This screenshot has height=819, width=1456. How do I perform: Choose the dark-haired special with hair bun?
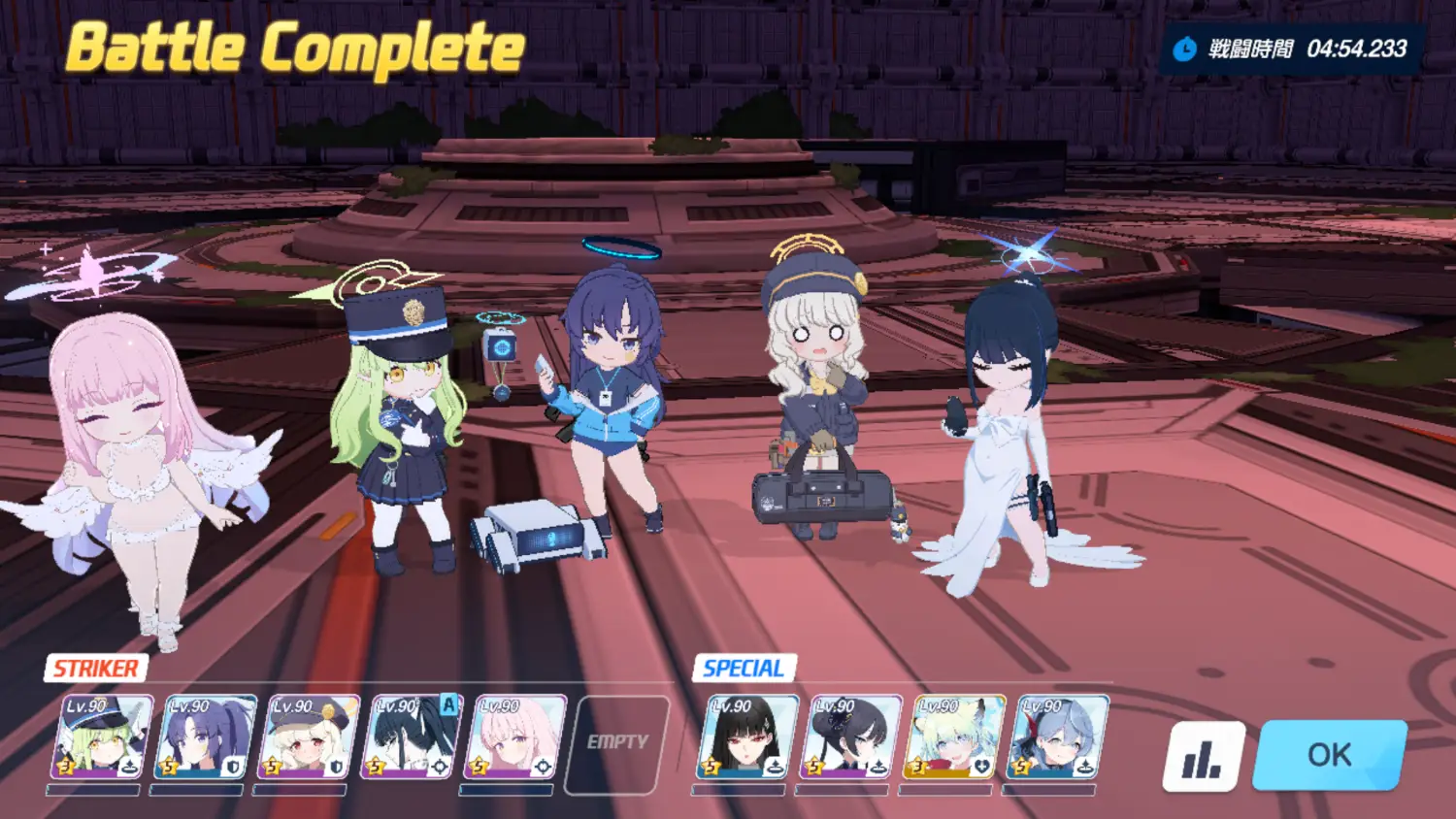click(850, 737)
